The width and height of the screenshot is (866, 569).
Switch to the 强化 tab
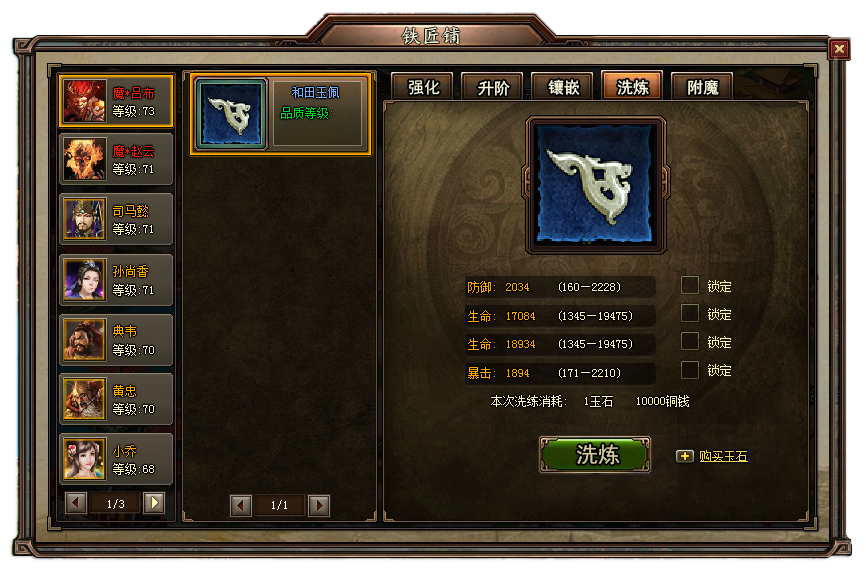click(x=422, y=87)
